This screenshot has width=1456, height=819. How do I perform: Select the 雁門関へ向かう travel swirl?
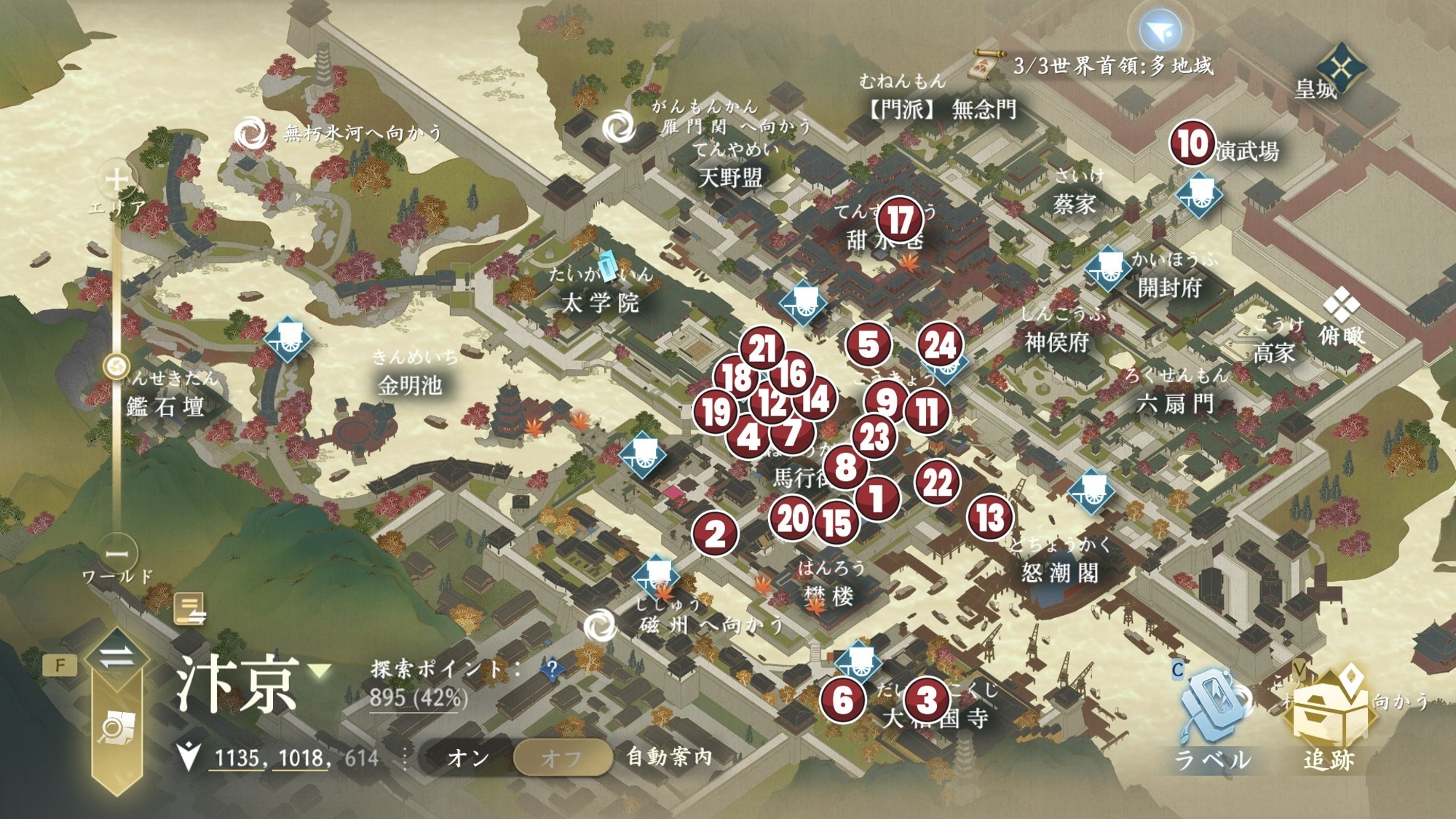(619, 127)
